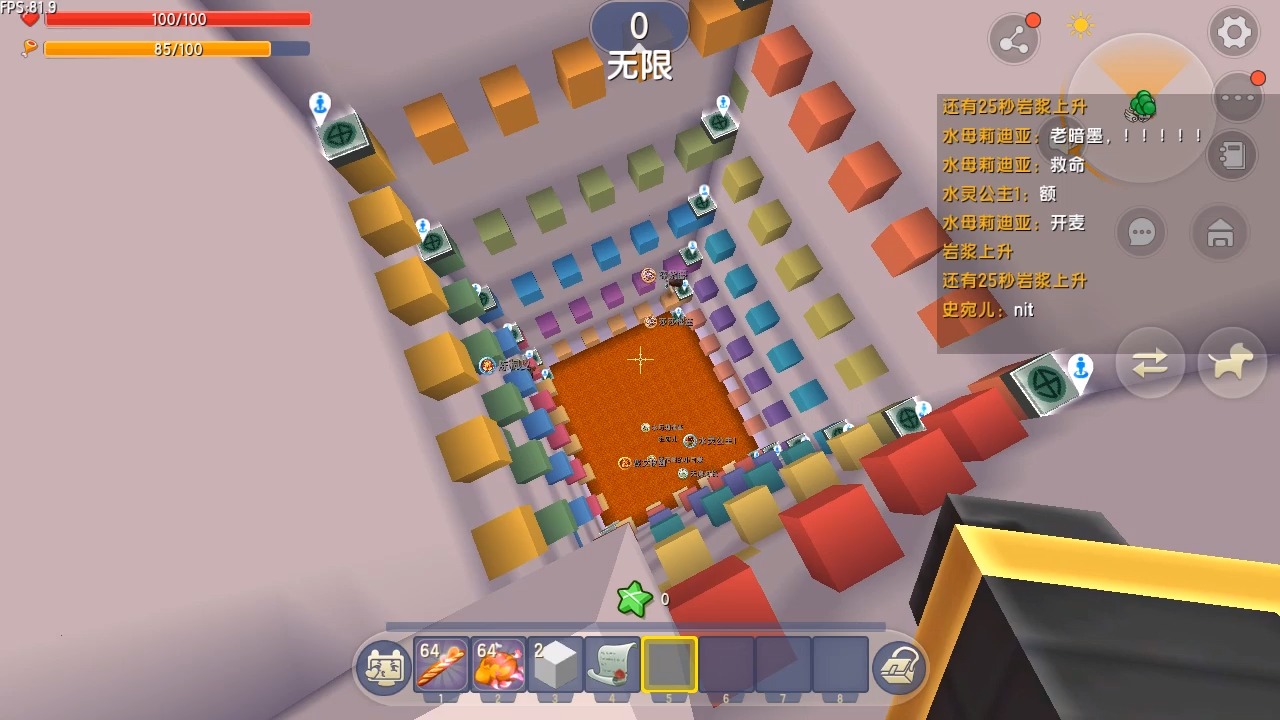Image resolution: width=1280 pixels, height=720 pixels.
Task: Tap the swap arrows button
Action: 1150,363
